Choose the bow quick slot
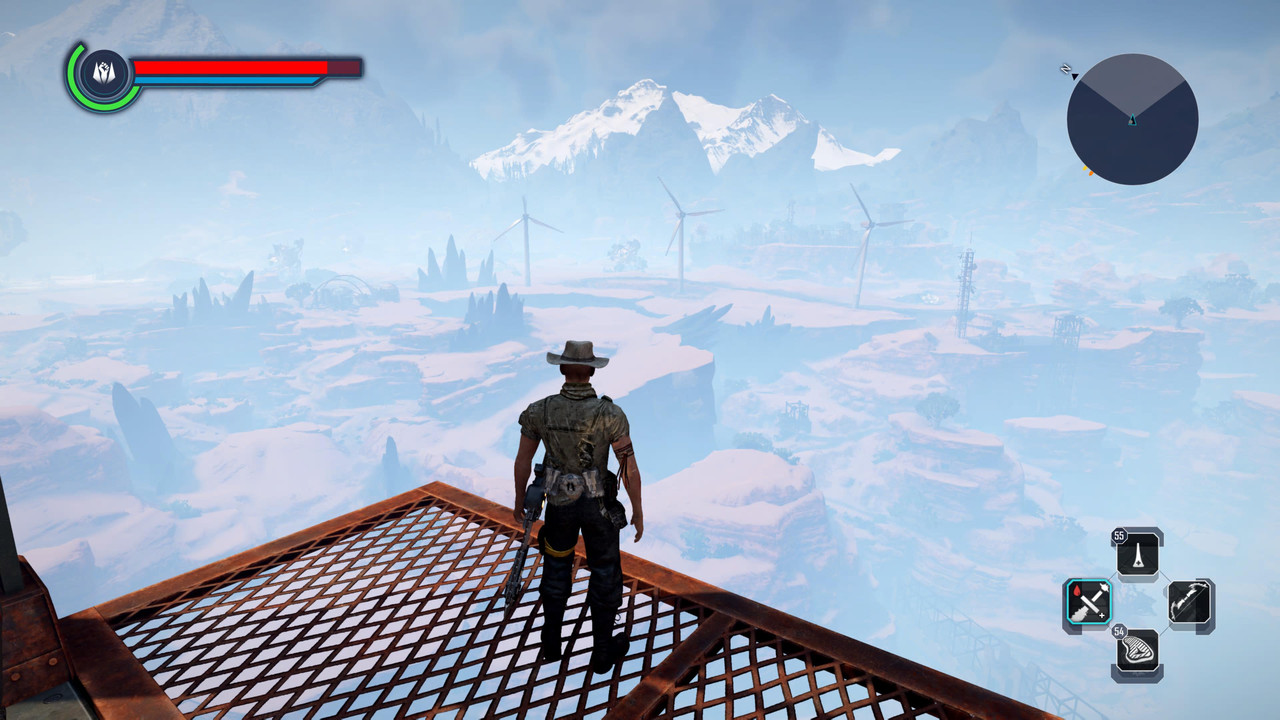This screenshot has width=1280, height=720. click(x=1190, y=604)
